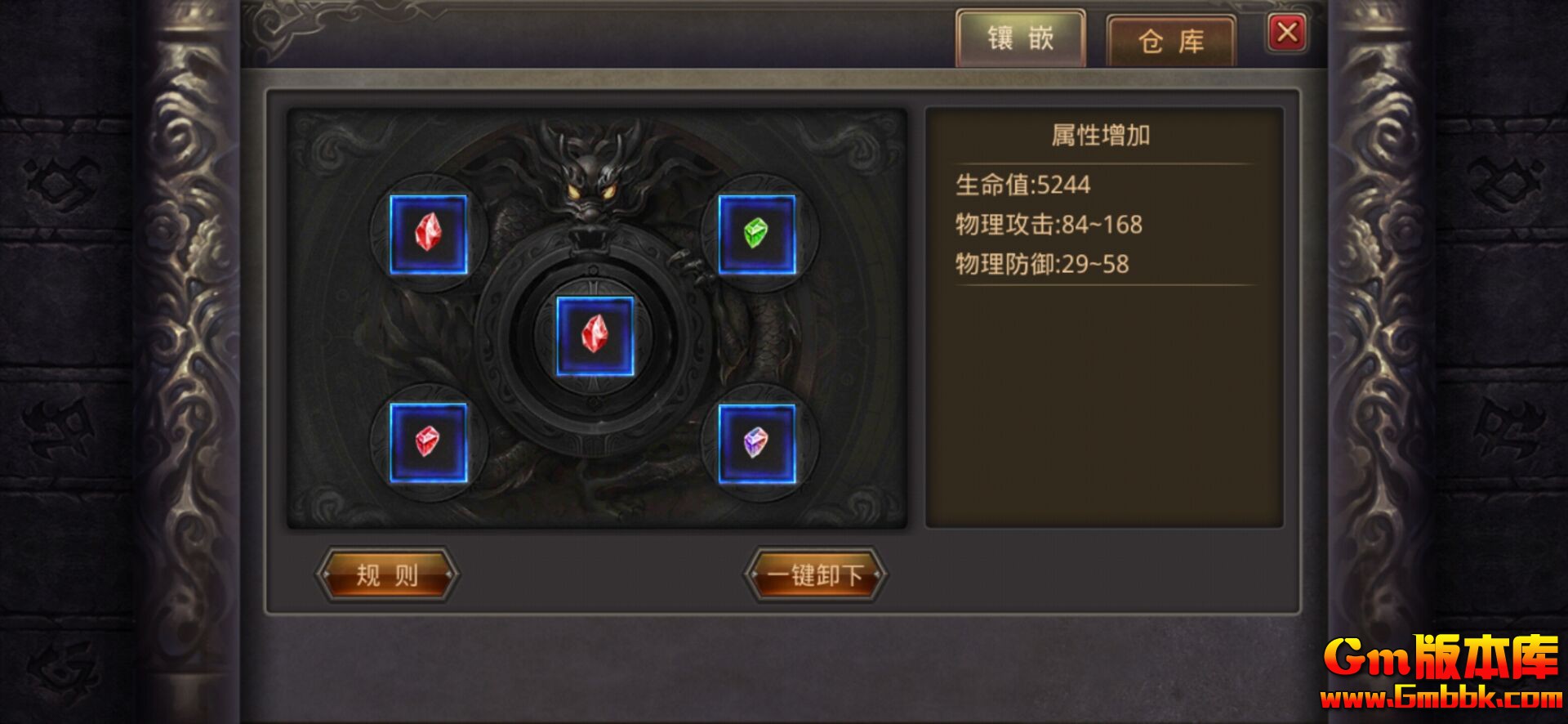Select the green gem in the top-right socket
Viewport: 1568px width, 724px height.
click(758, 233)
